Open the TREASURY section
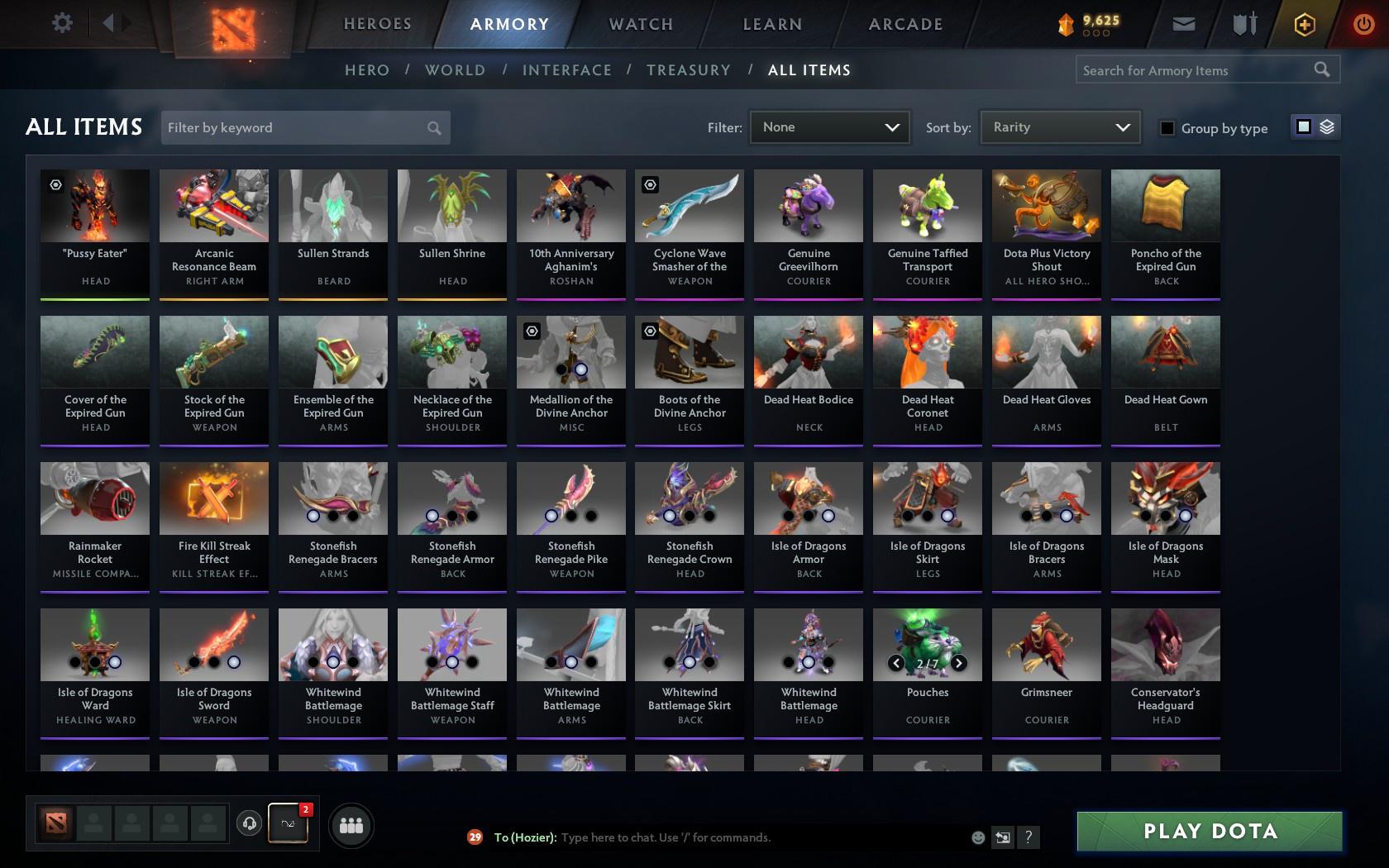 tap(689, 70)
